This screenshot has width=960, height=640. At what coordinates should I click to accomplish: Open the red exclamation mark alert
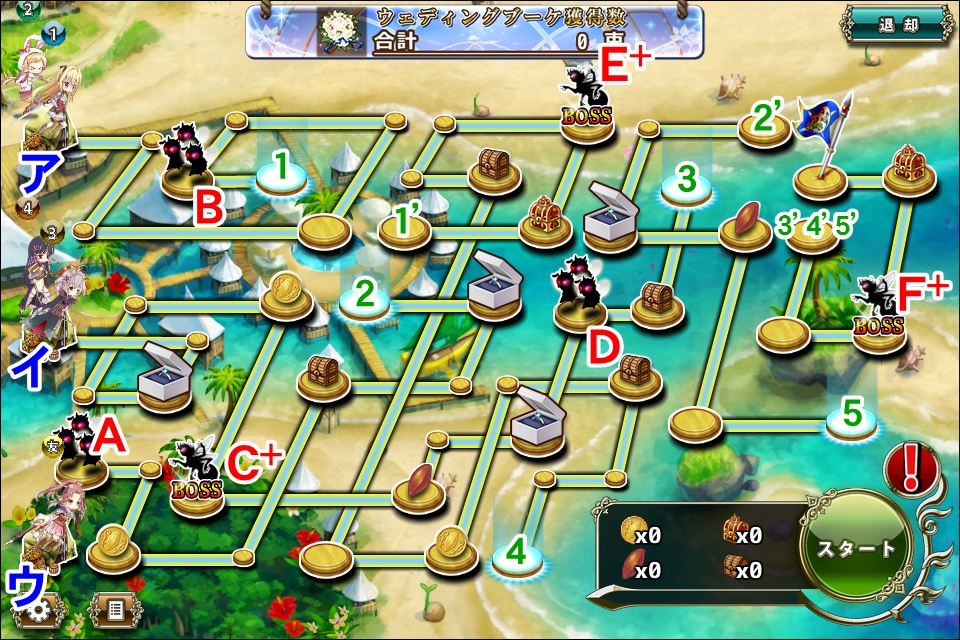click(x=909, y=466)
